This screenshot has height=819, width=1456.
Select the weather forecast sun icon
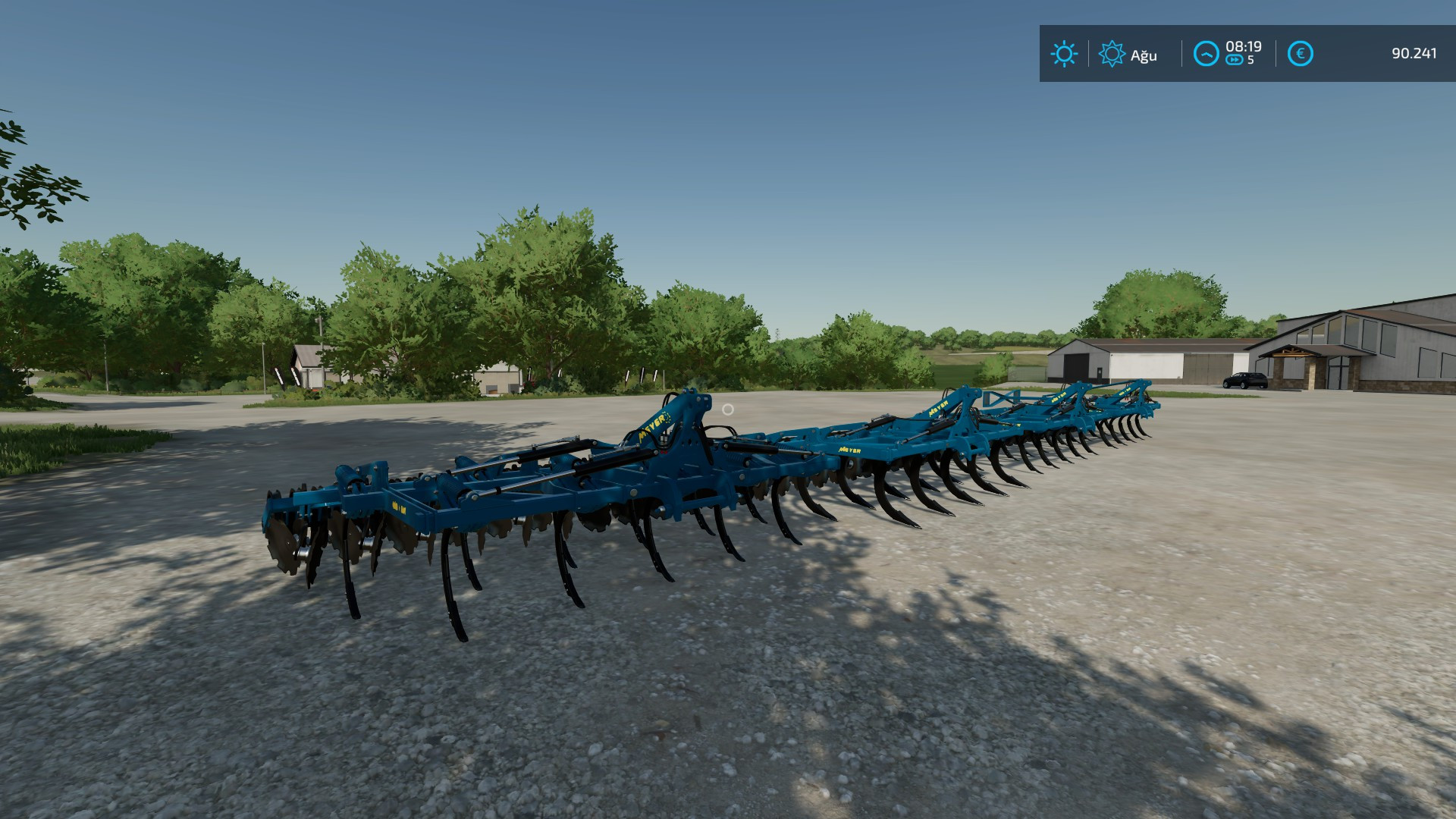pos(1112,54)
